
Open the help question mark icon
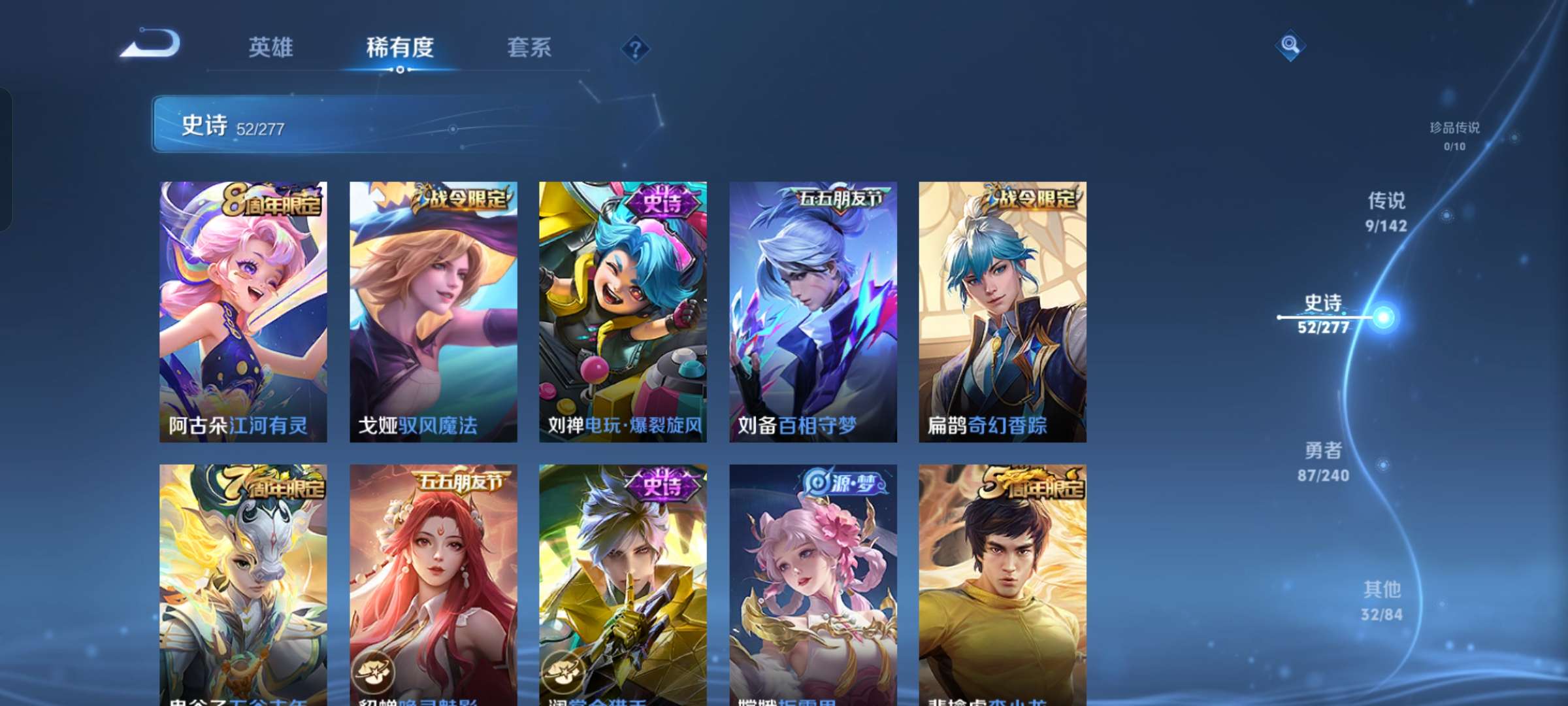pyautogui.click(x=634, y=48)
